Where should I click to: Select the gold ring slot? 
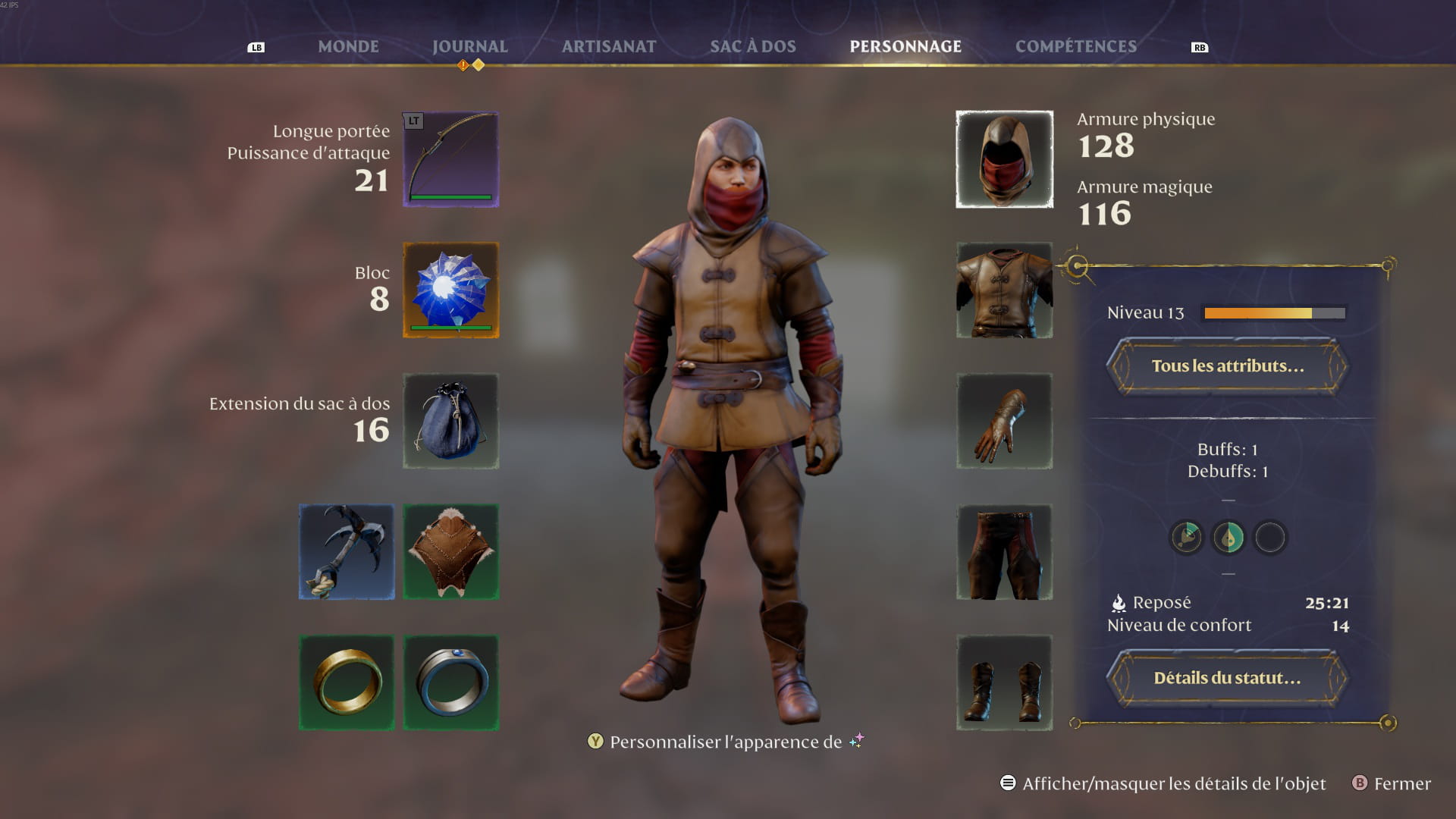pos(347,682)
